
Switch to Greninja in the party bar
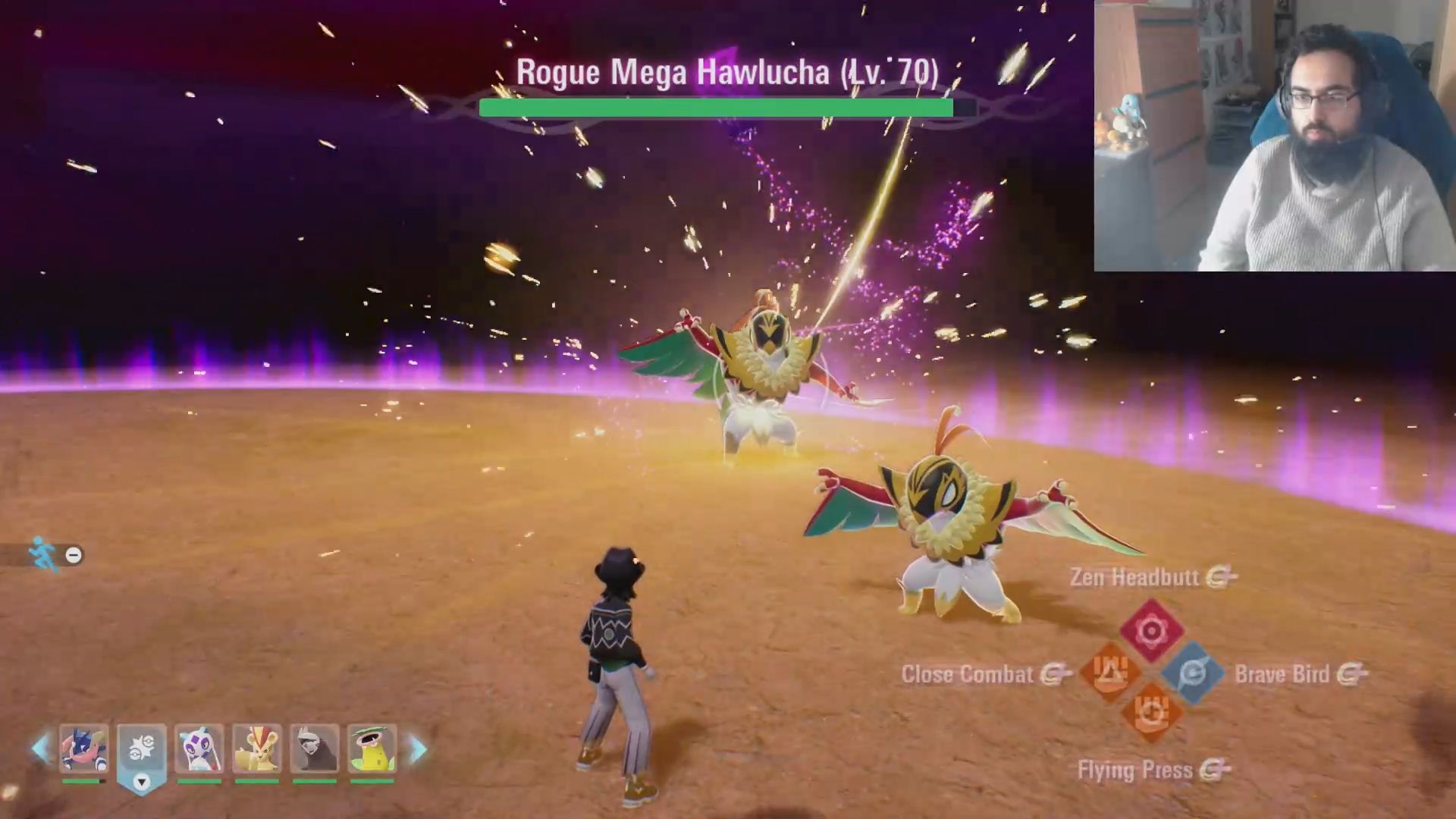[83, 749]
